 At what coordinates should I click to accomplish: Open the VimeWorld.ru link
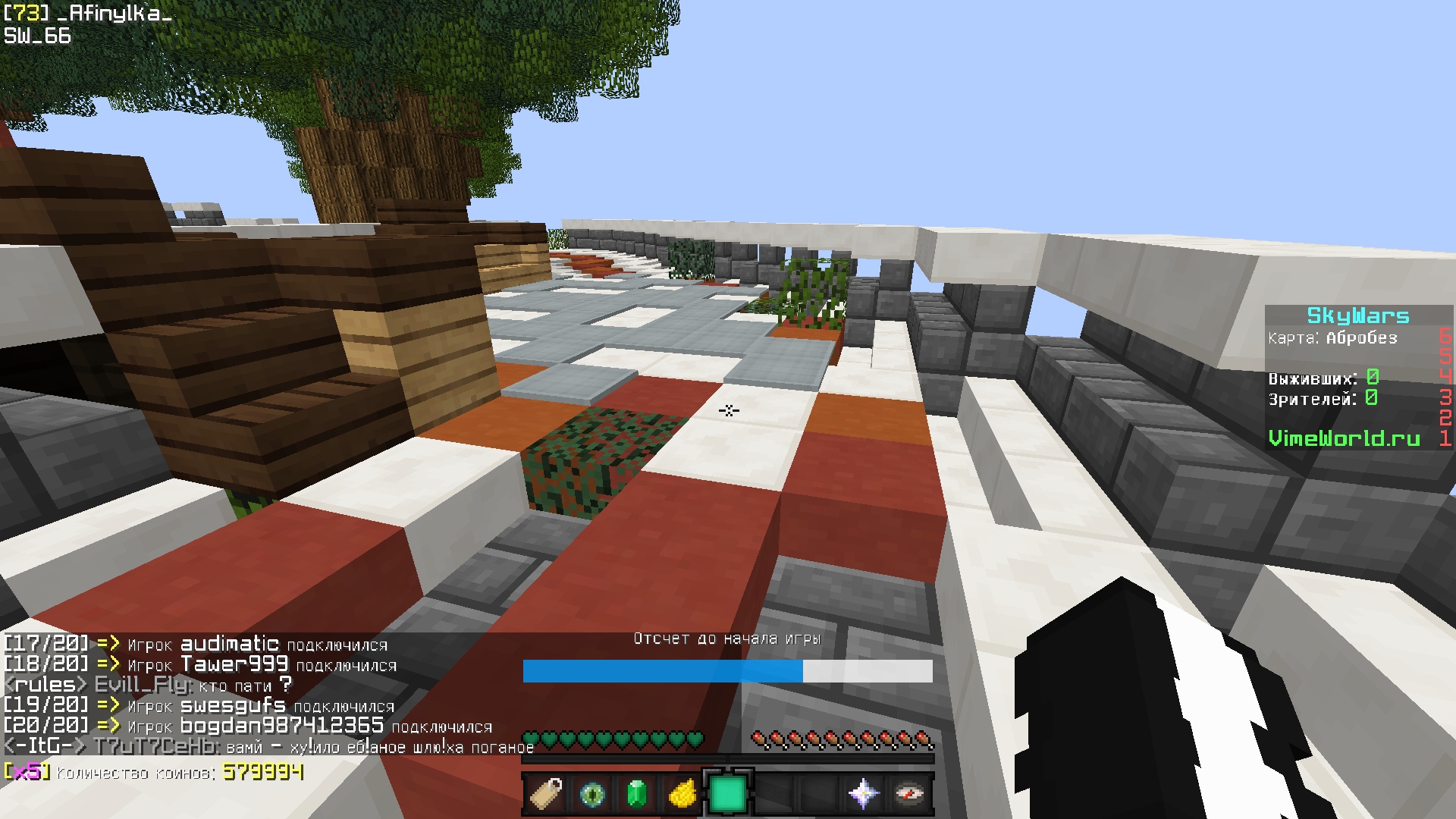point(1345,438)
